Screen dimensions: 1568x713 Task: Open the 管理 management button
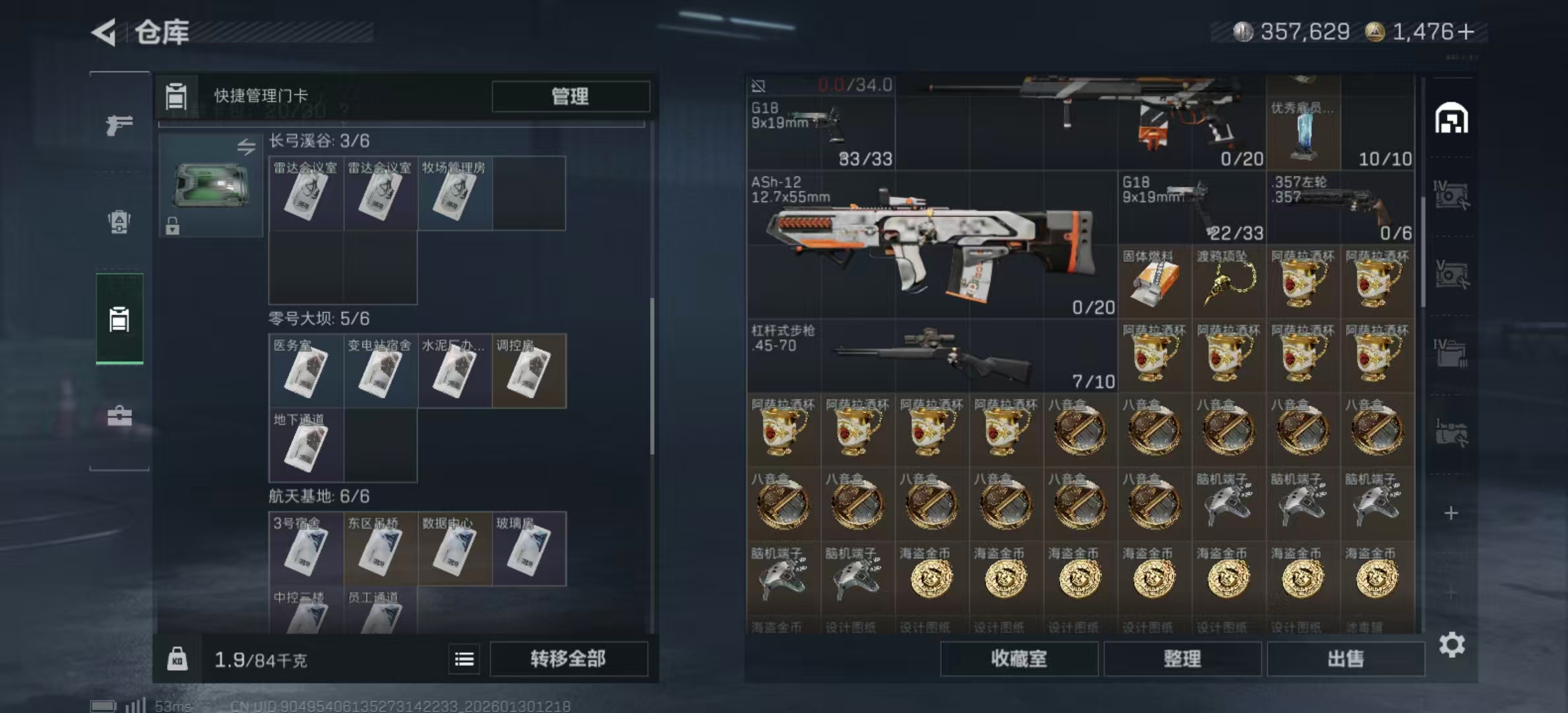[569, 96]
